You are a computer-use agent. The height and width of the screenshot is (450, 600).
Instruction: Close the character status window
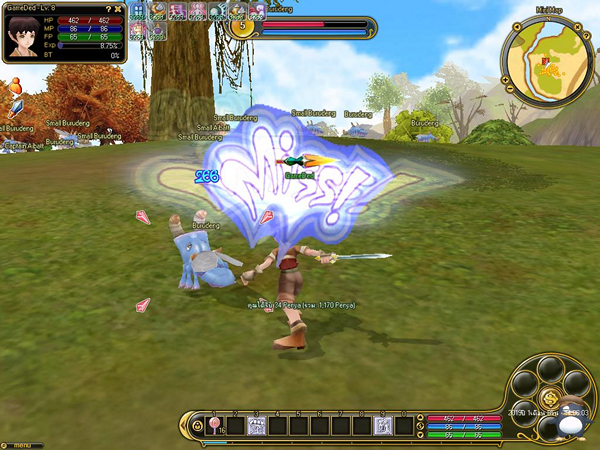coord(120,8)
